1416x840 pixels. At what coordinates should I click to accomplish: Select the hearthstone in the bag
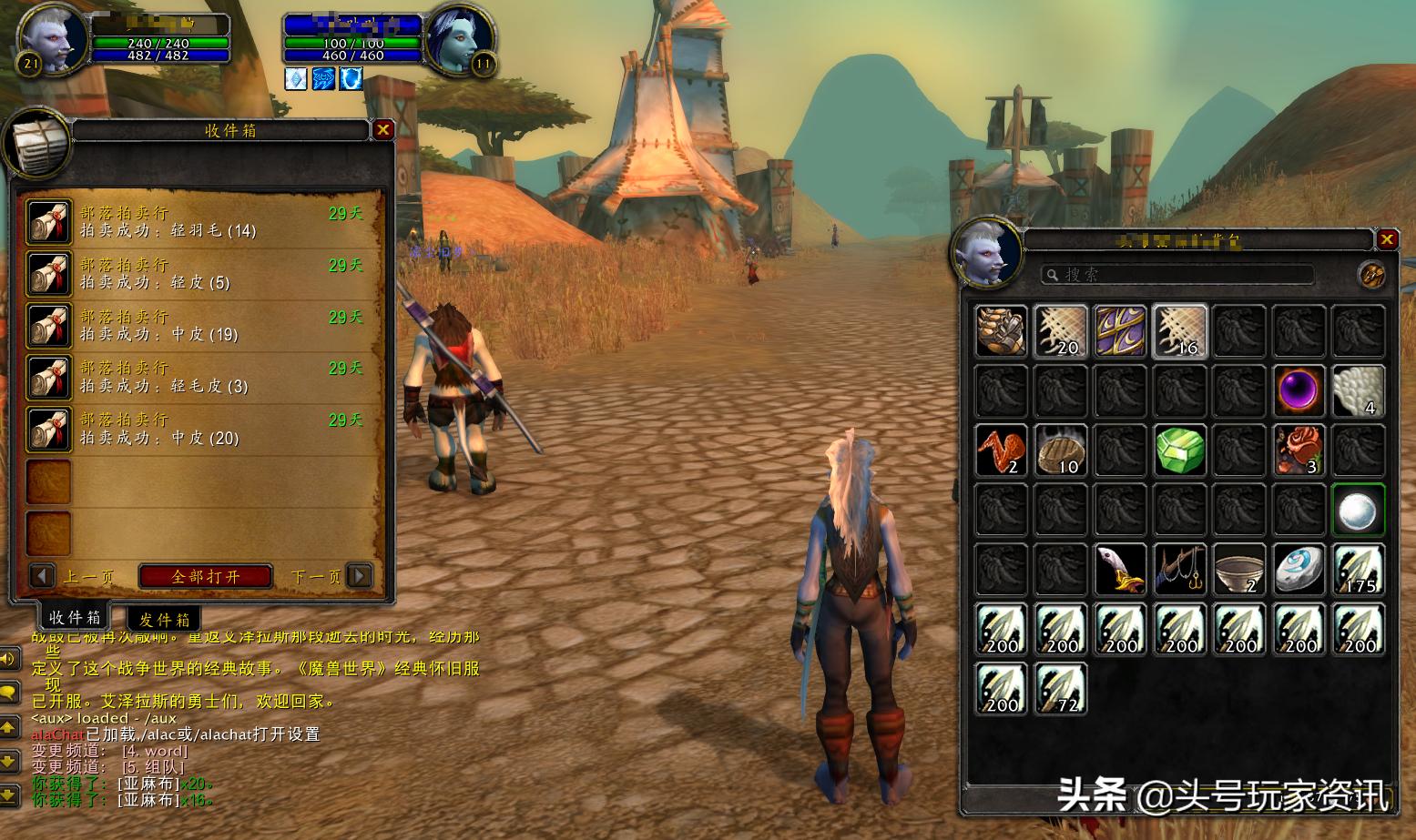coord(1299,569)
